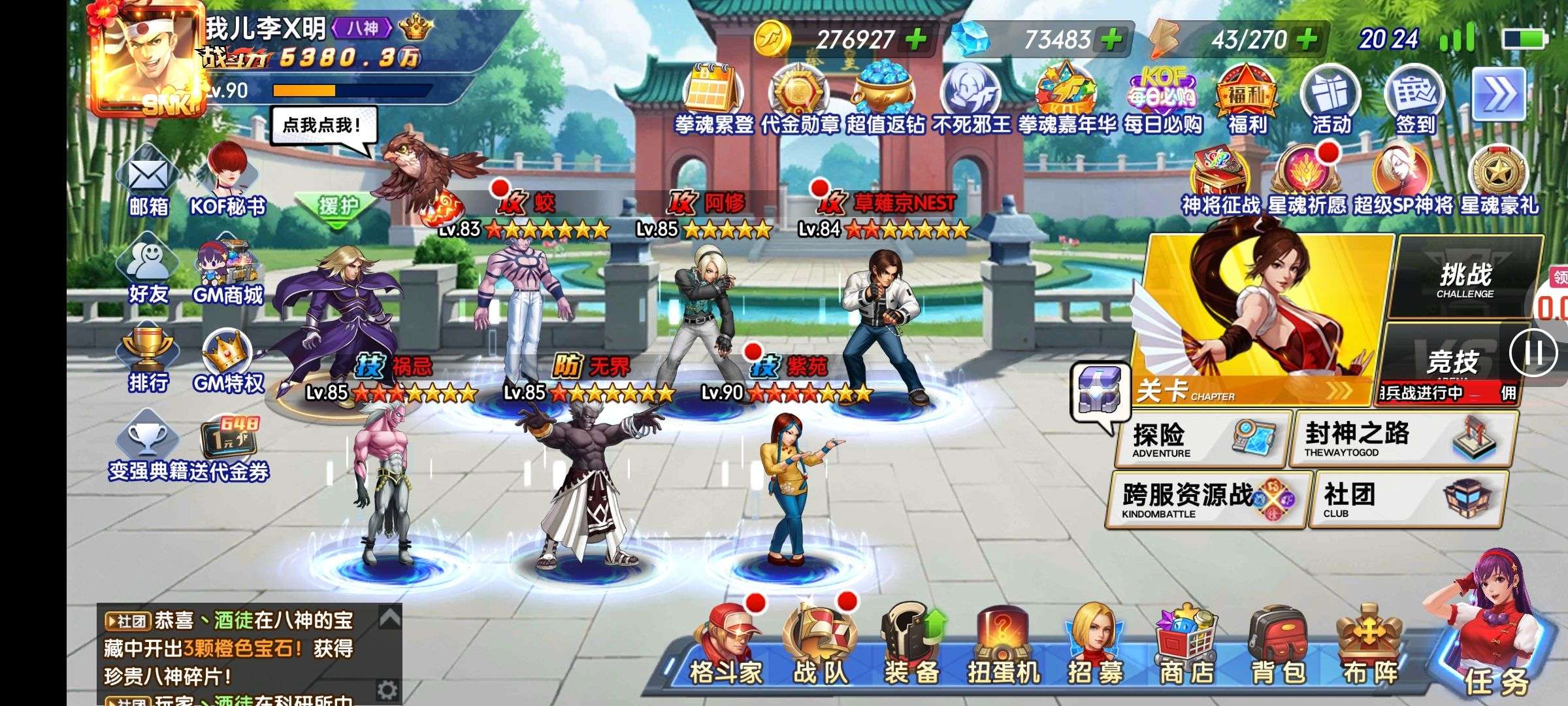
Task: Open the GM商城 shop icon
Action: point(227,271)
